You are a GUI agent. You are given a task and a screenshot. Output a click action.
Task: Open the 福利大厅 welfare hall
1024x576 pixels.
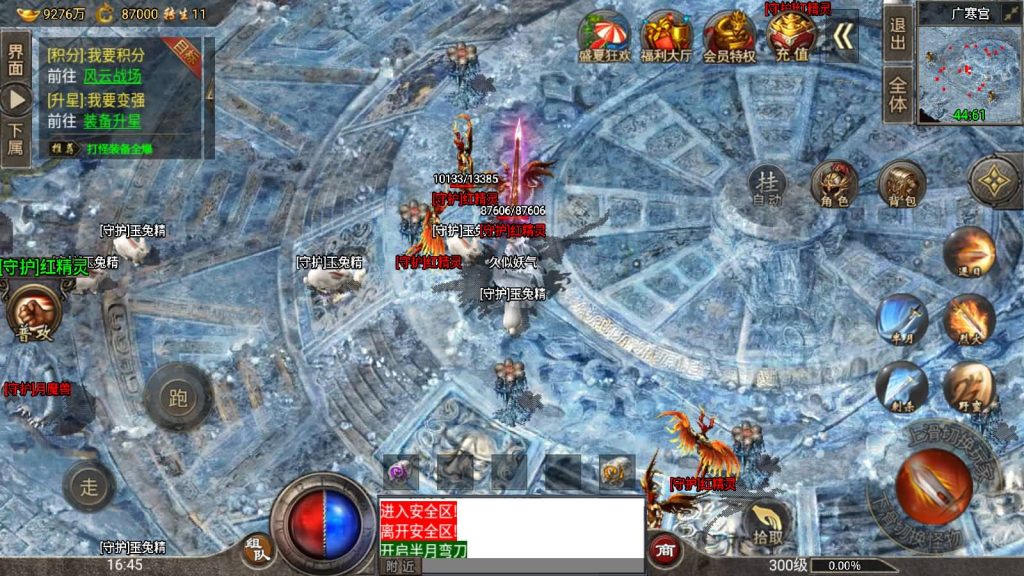coord(665,36)
